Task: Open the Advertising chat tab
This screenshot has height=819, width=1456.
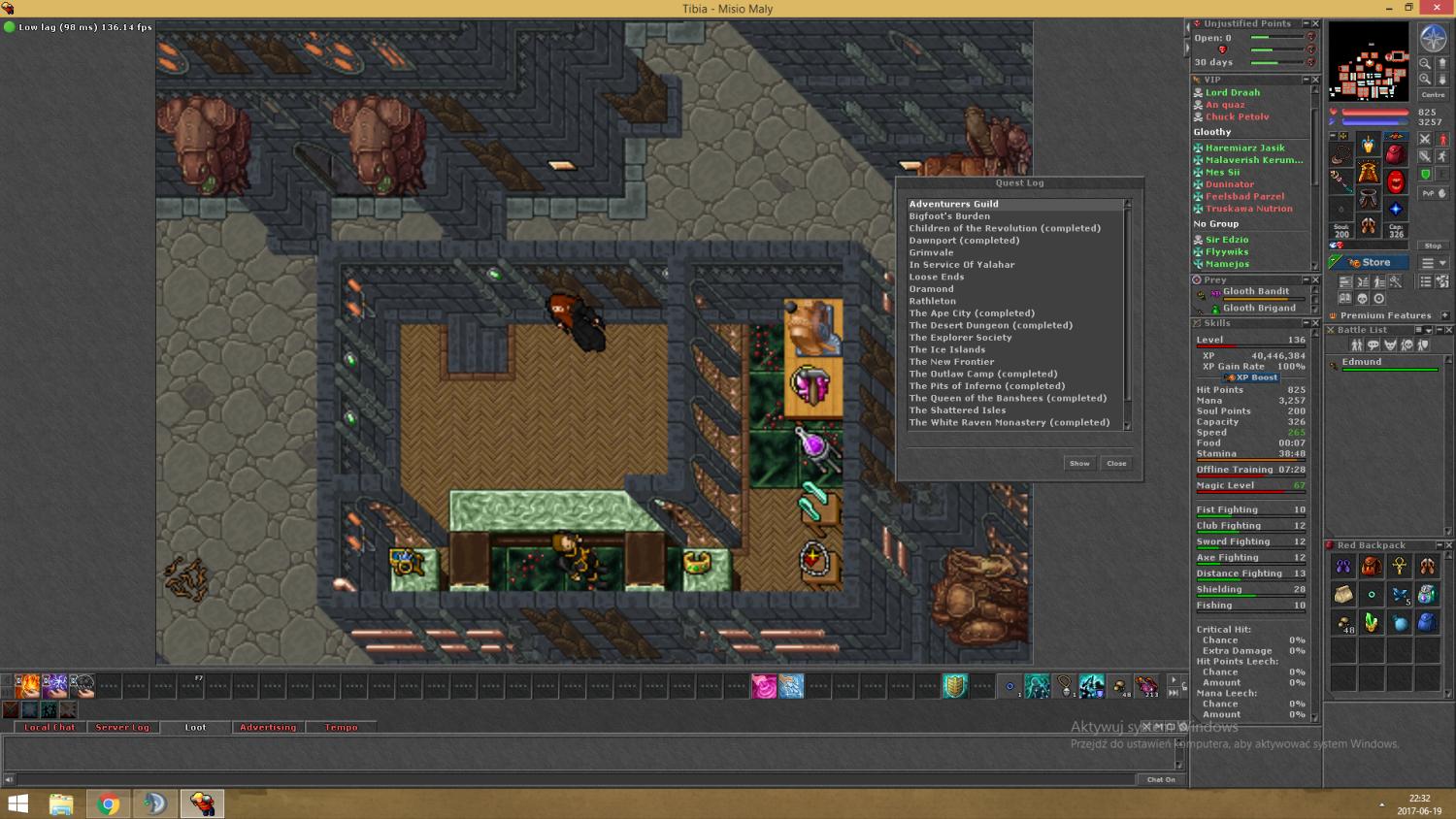Action: click(268, 727)
